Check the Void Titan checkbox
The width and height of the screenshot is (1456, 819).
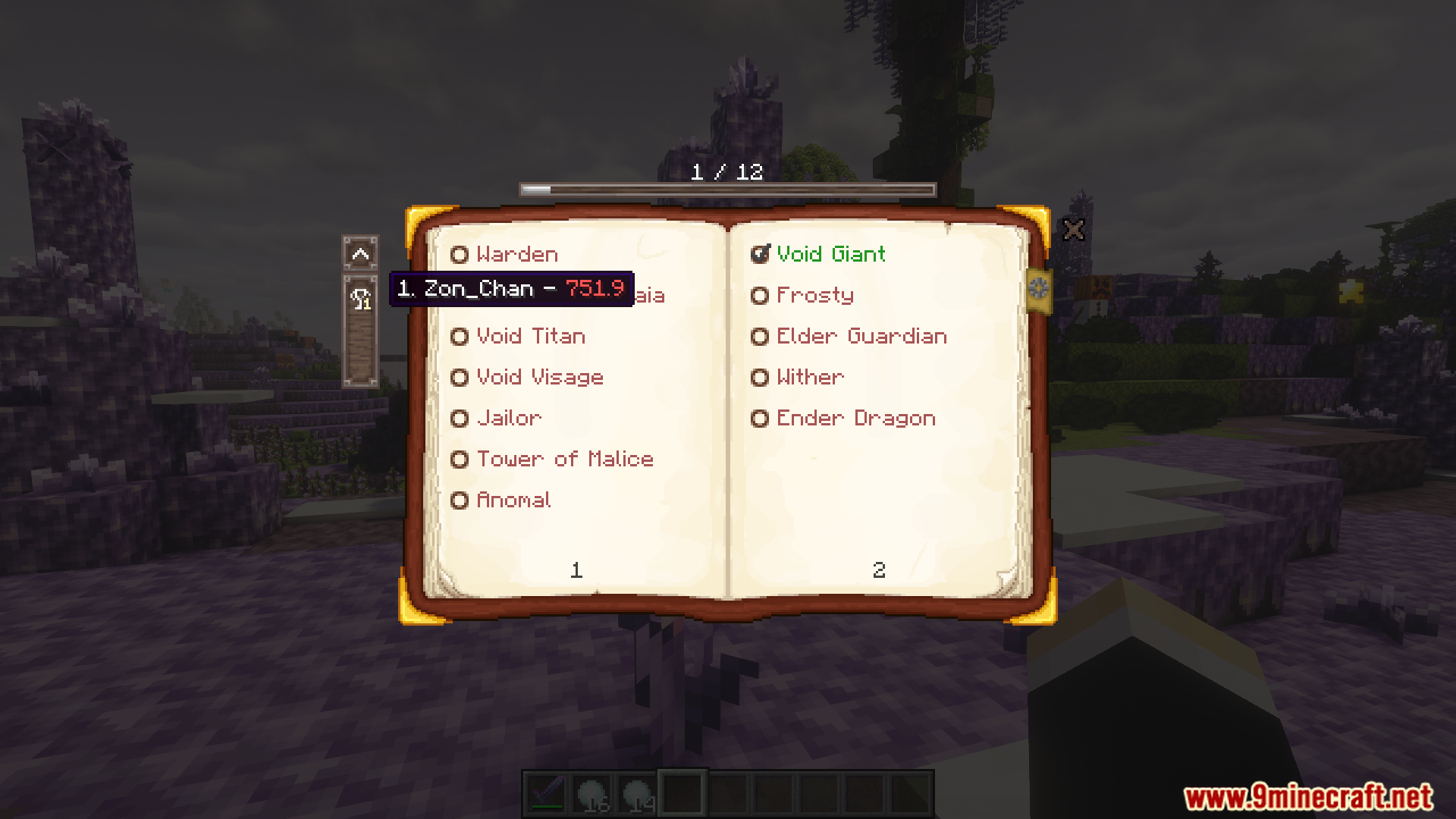[460, 336]
